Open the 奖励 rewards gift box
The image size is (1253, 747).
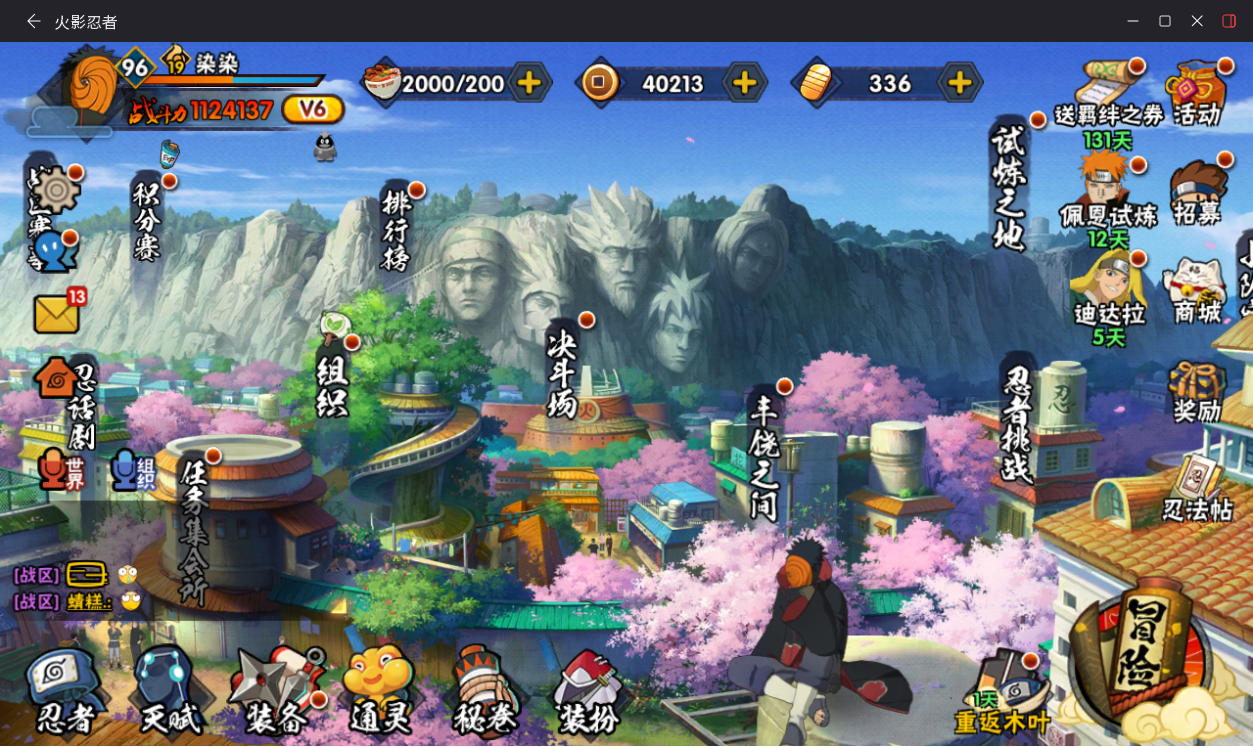point(1197,391)
